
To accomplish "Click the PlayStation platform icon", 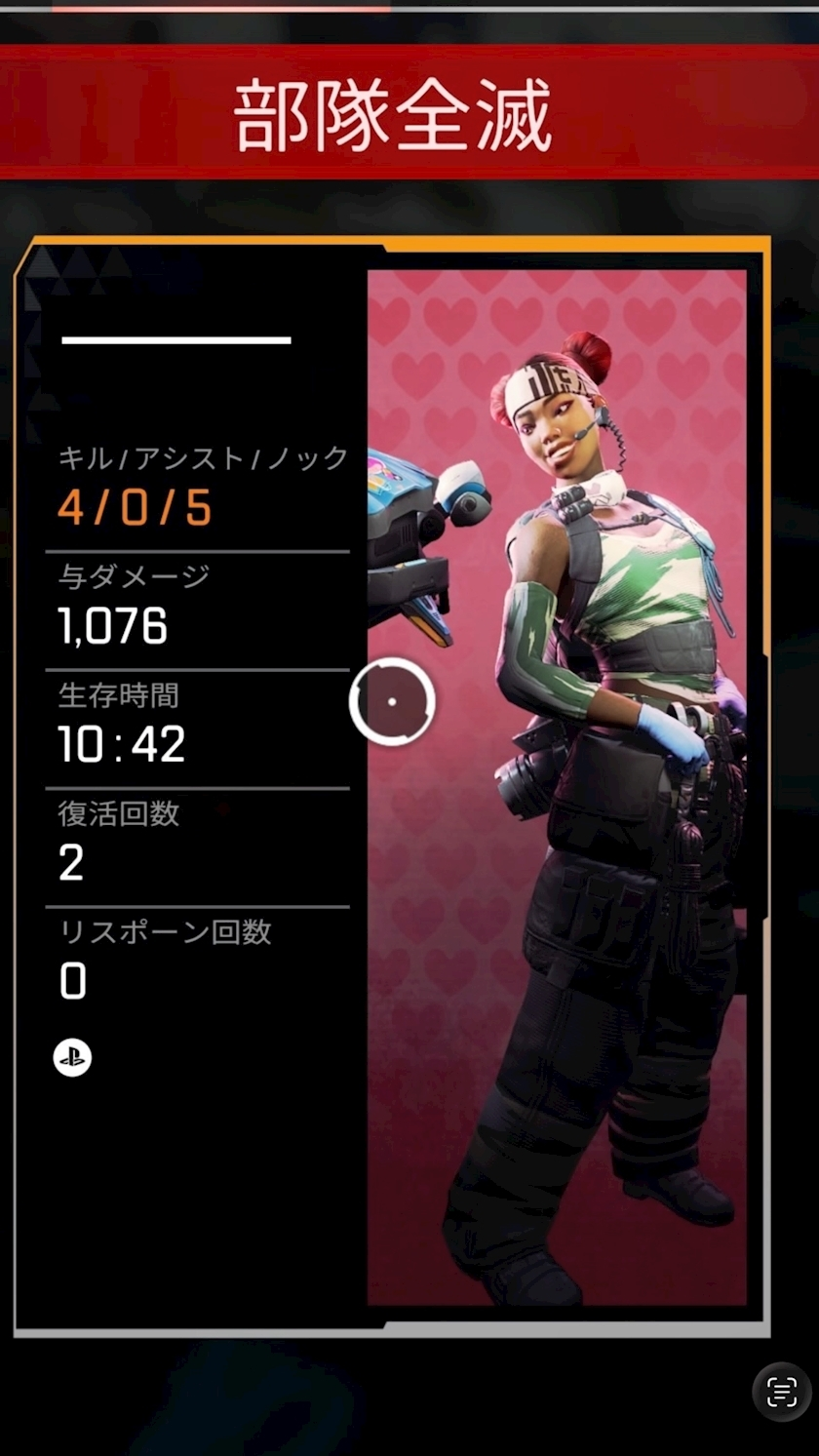I will pyautogui.click(x=72, y=1057).
